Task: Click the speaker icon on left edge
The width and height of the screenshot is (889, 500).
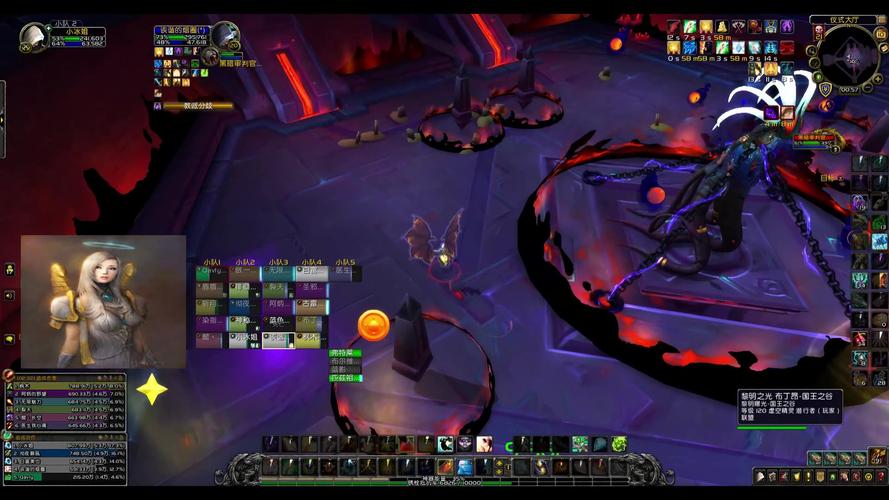Action: (x=10, y=296)
